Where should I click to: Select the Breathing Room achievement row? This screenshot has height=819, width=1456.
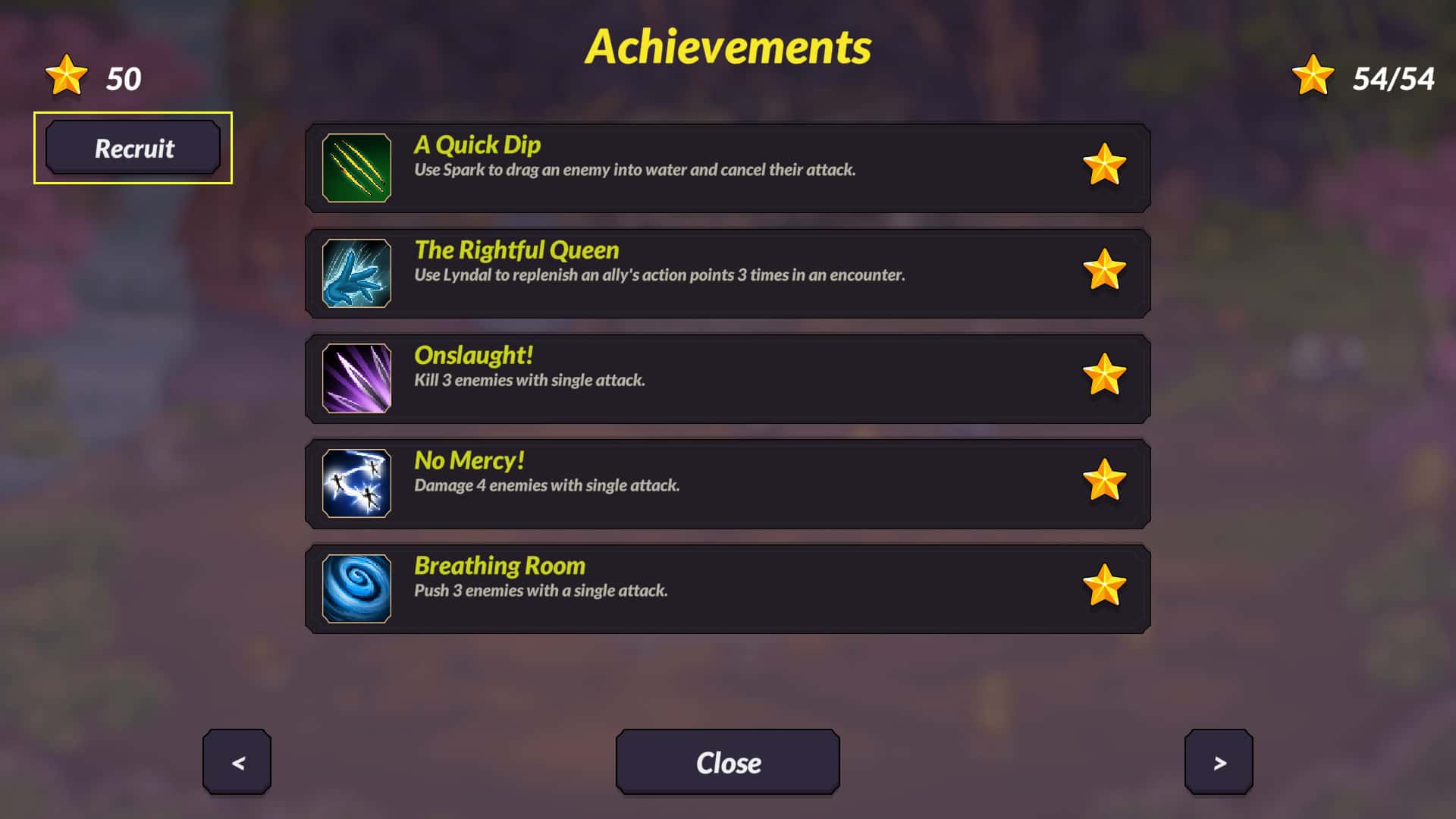(x=728, y=588)
